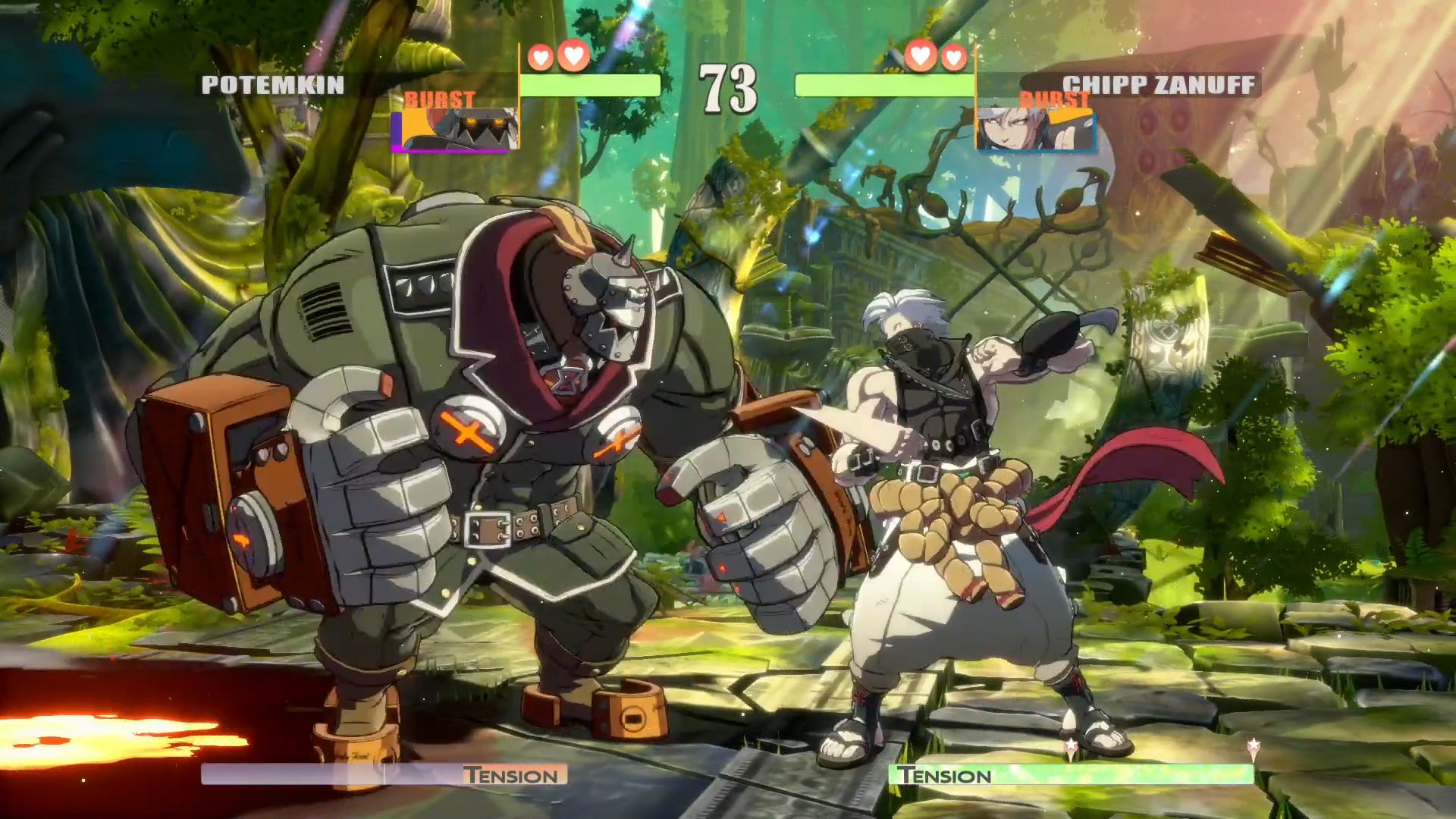The height and width of the screenshot is (819, 1456).
Task: Toggle the right BURST indicator
Action: click(1054, 99)
